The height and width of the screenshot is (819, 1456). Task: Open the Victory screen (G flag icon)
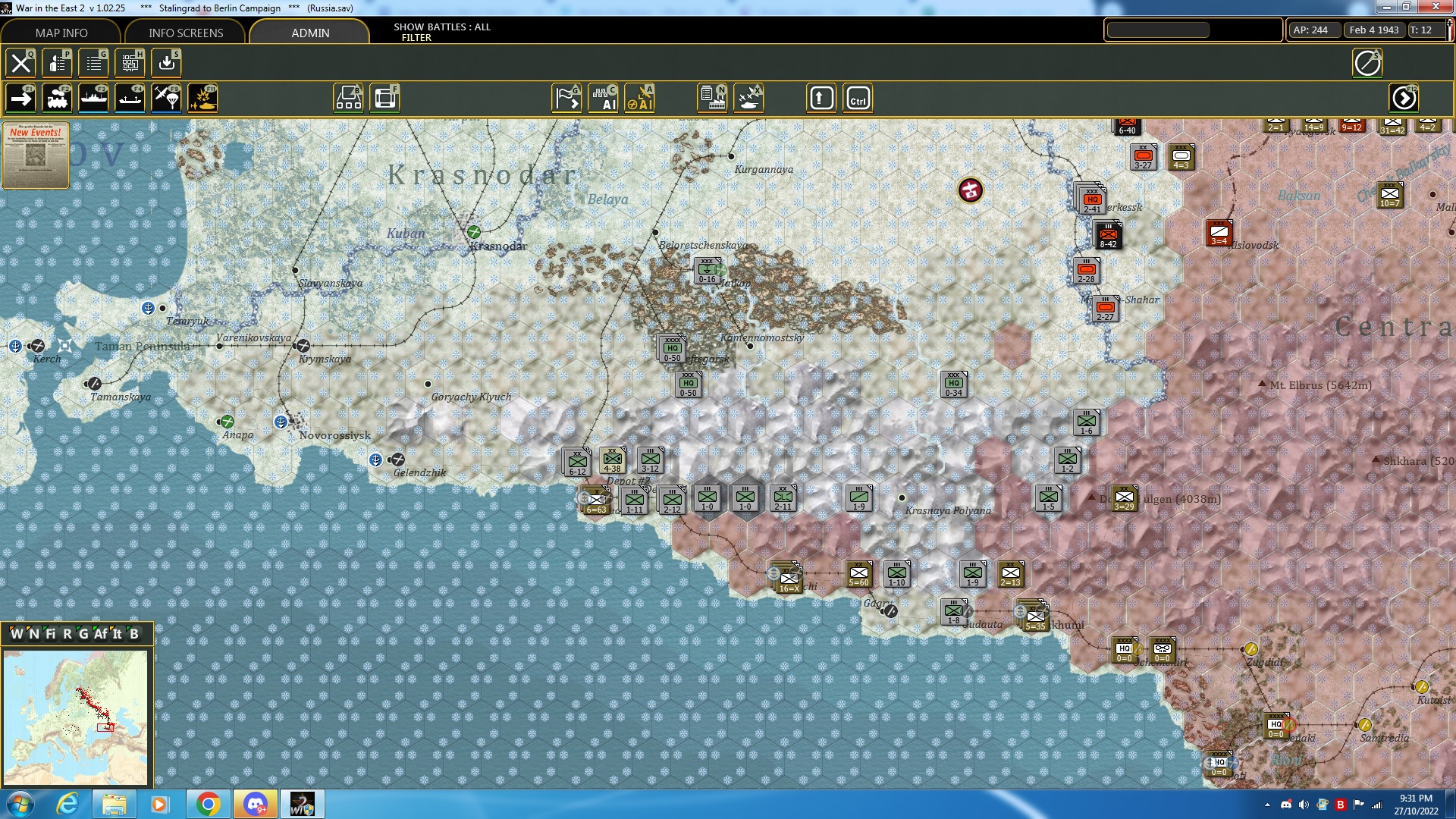tap(566, 97)
